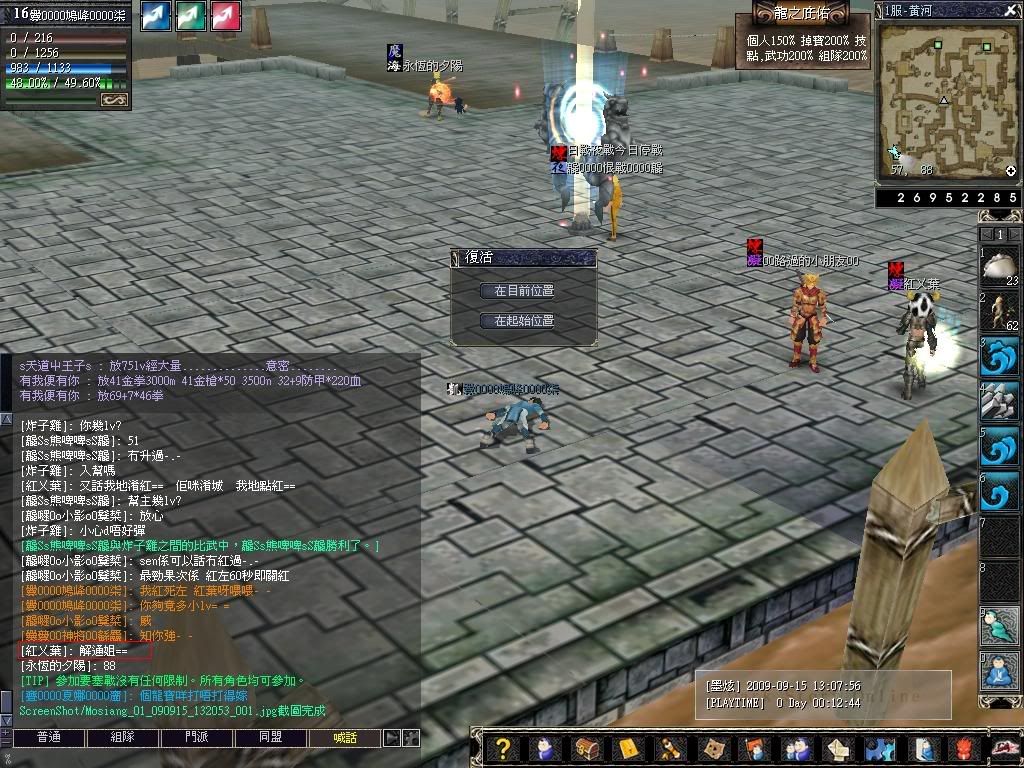The height and width of the screenshot is (768, 1024).
Task: Activate the grey stone spikes skill in slot 4
Action: coord(999,401)
